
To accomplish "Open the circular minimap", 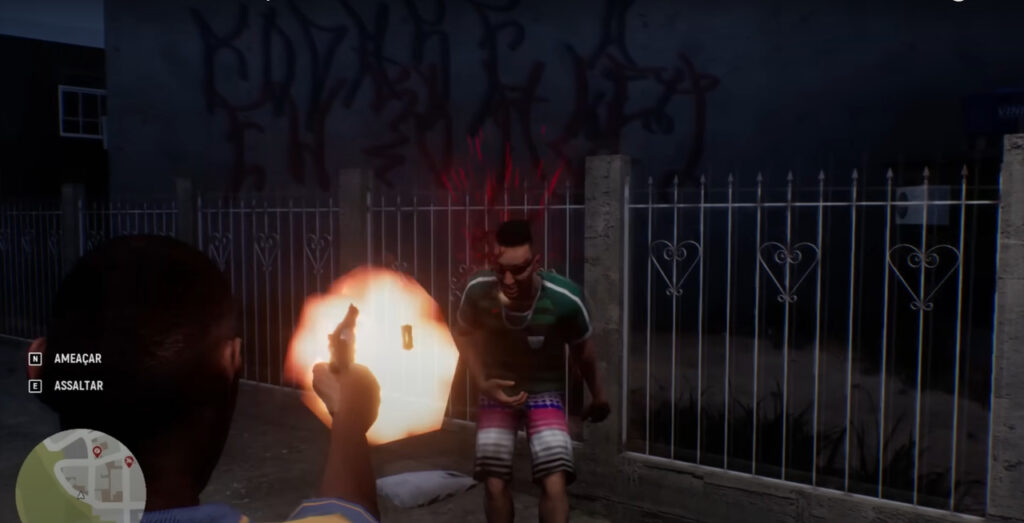I will (80, 479).
